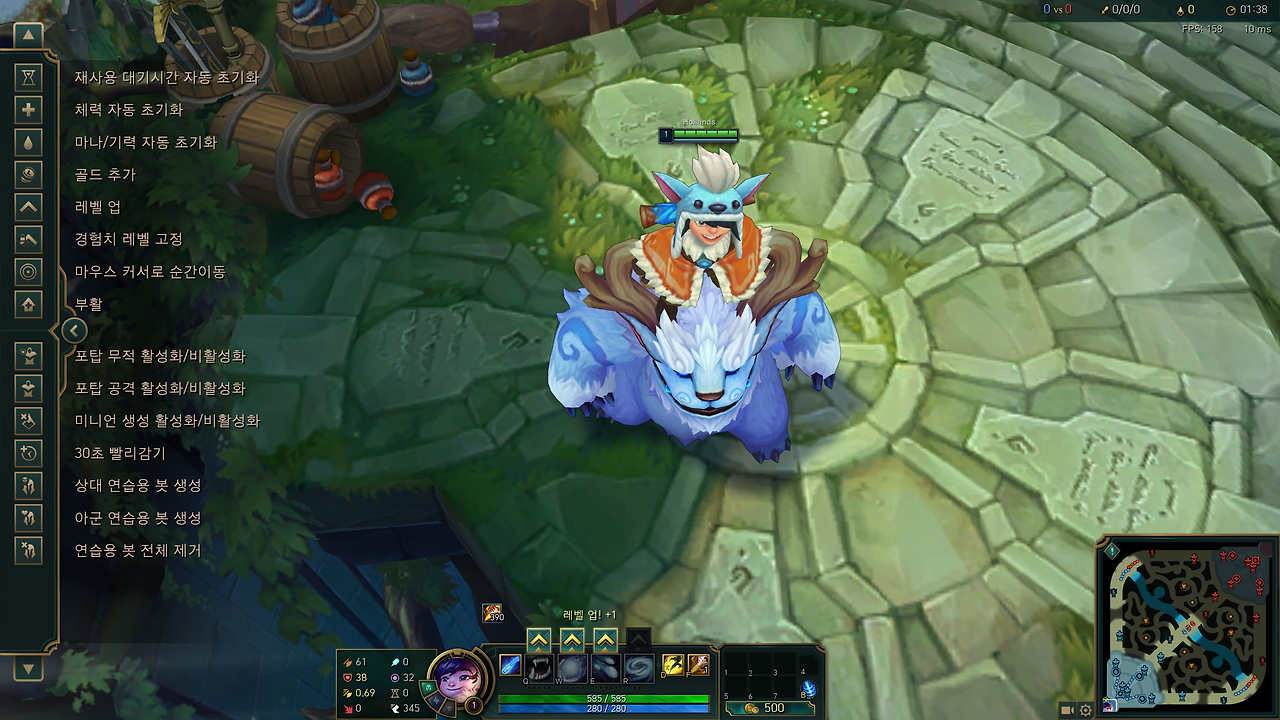Click the blue mana bar in the HUD

tap(605, 707)
